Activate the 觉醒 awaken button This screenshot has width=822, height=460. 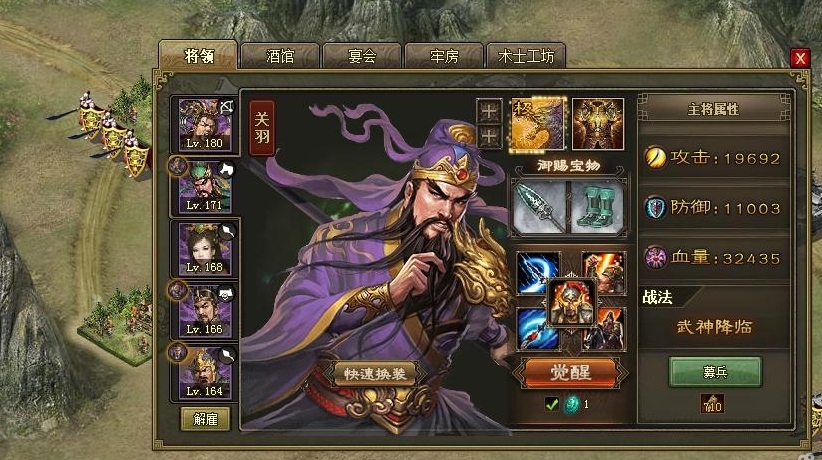coord(571,373)
